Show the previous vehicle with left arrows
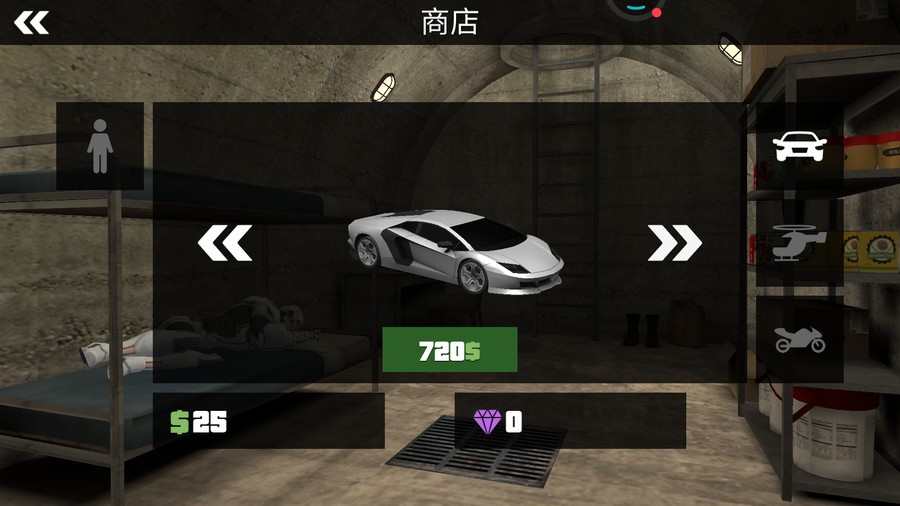This screenshot has height=506, width=900. [224, 242]
